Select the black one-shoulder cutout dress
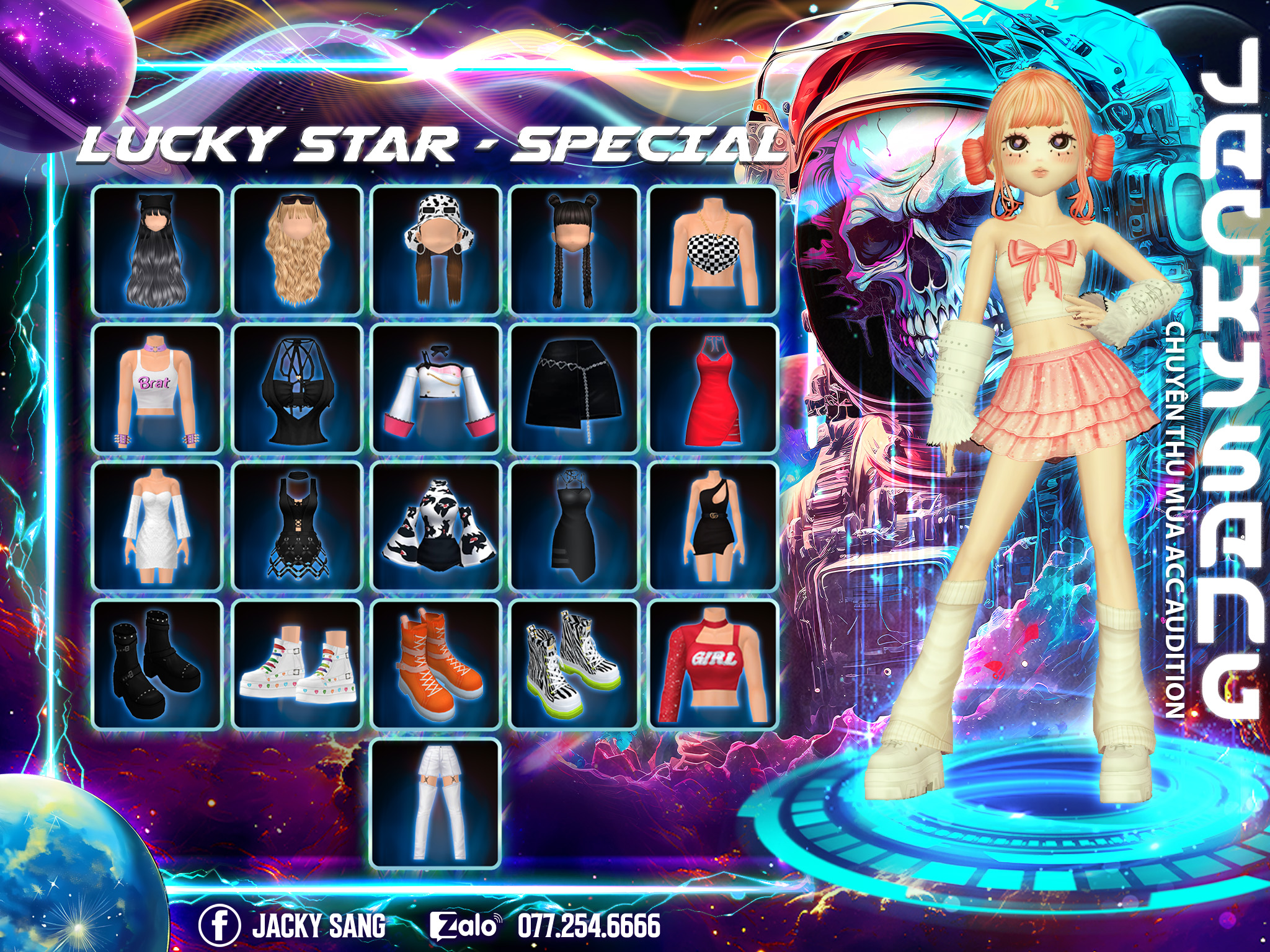 [x=713, y=527]
